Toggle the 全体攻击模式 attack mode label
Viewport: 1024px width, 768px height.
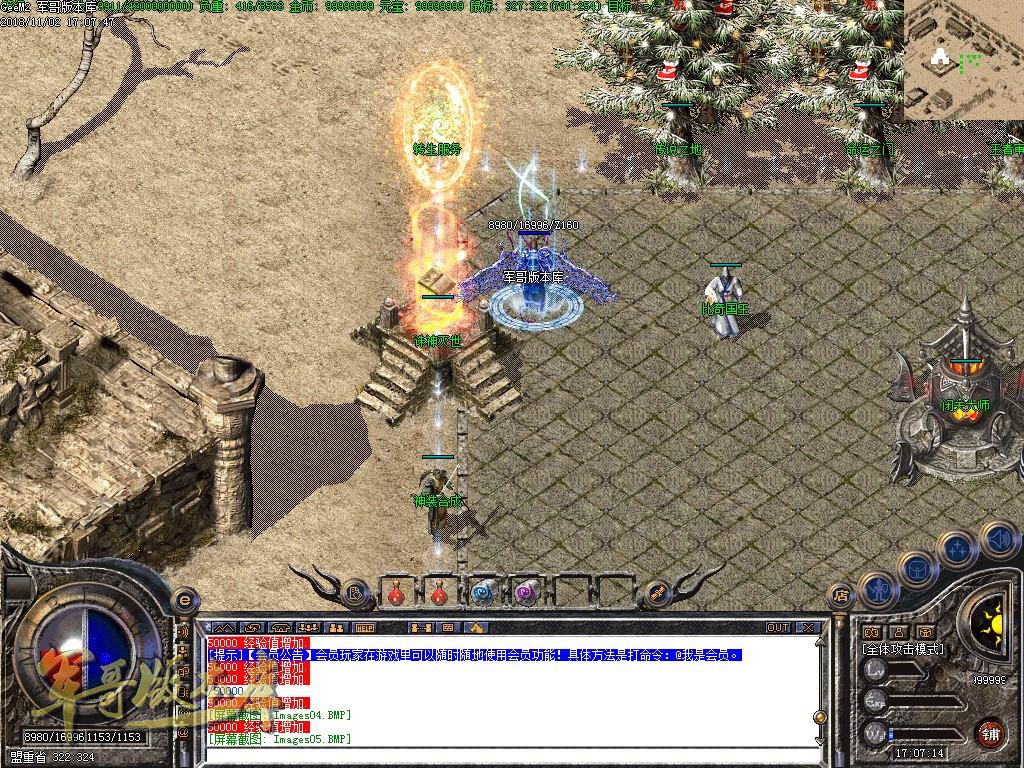click(903, 648)
